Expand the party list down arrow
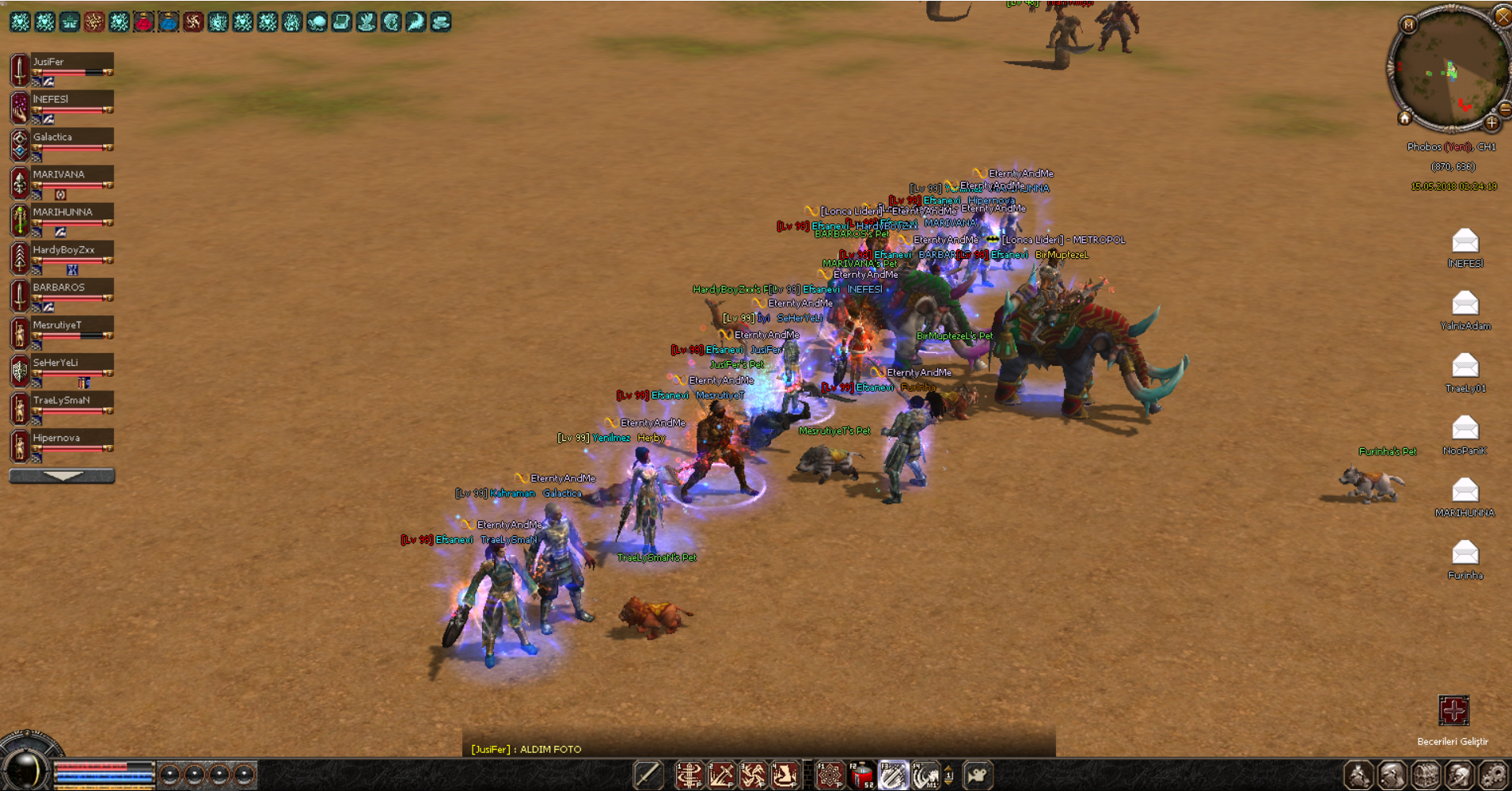The height and width of the screenshot is (791, 1512). (62, 476)
